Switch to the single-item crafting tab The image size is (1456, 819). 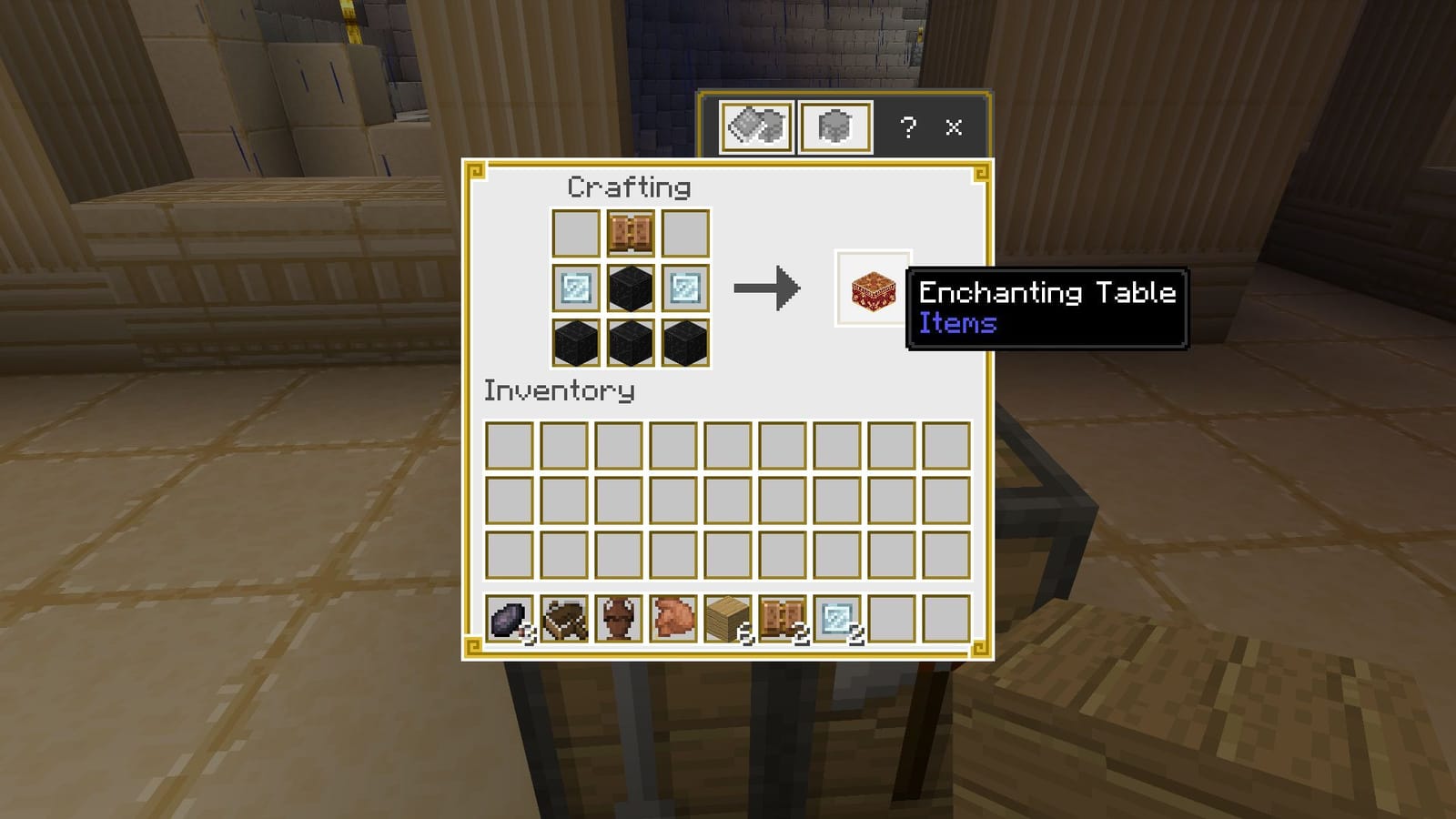(834, 126)
